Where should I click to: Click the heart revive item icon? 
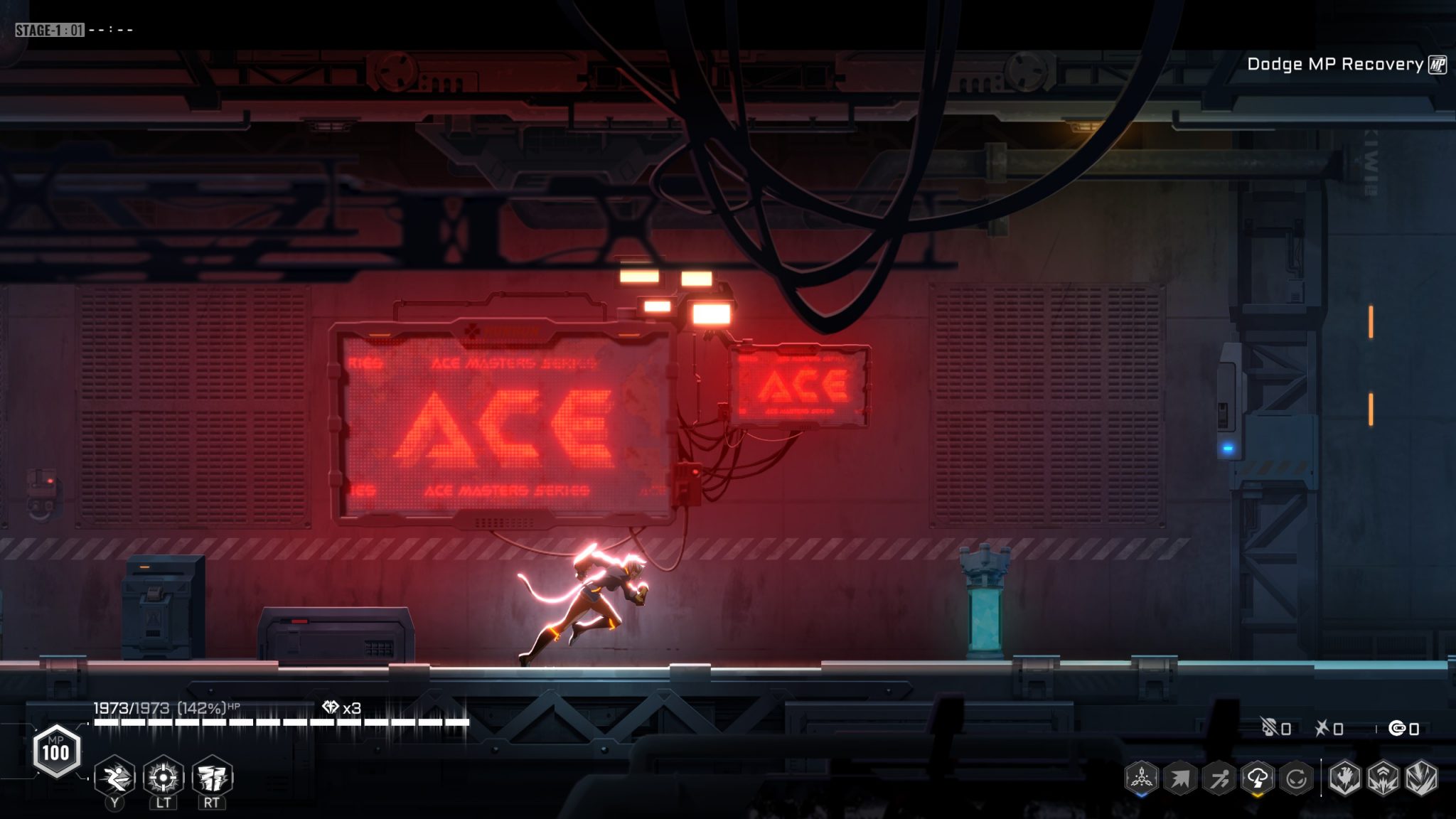click(x=331, y=707)
